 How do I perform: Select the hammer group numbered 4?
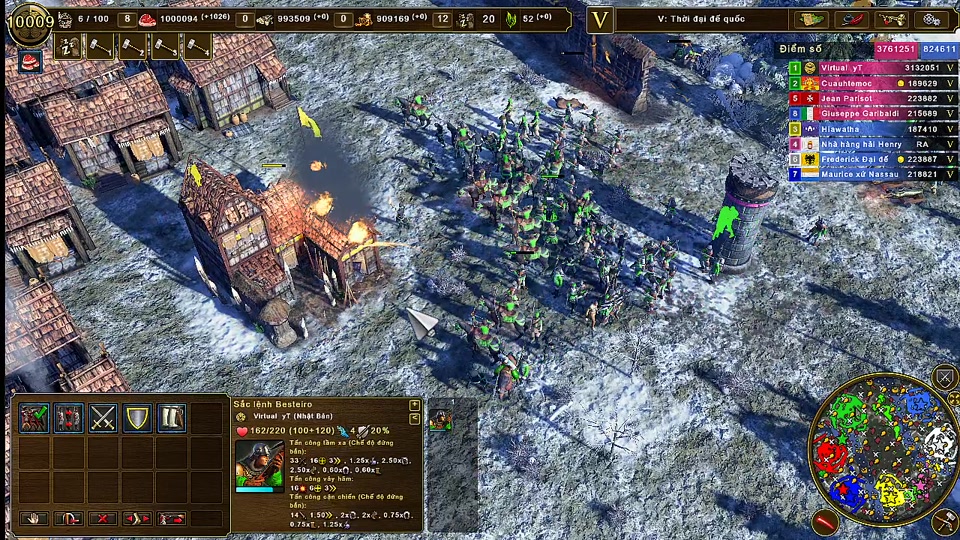pyautogui.click(x=197, y=46)
